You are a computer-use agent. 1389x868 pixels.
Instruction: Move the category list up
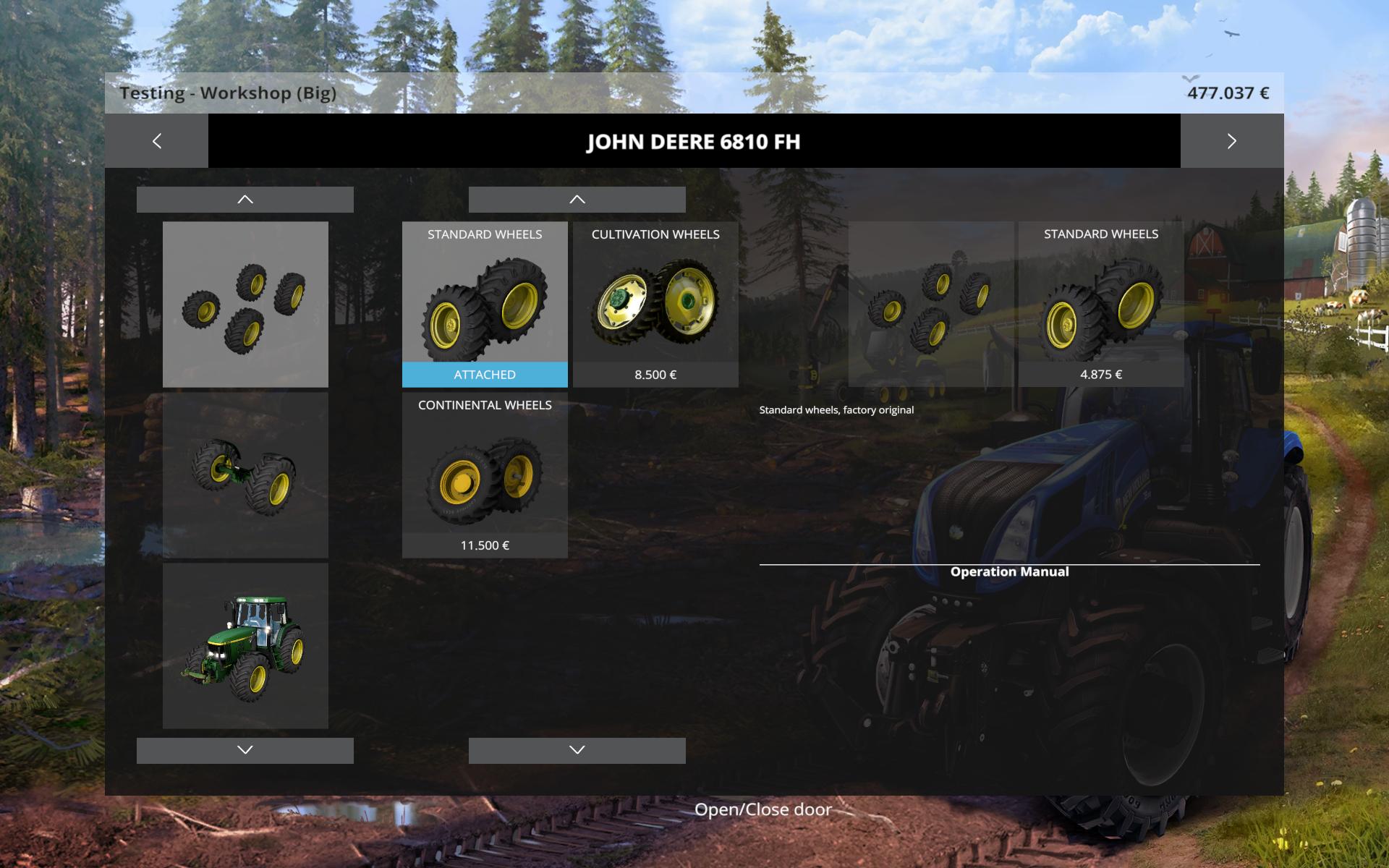click(245, 200)
